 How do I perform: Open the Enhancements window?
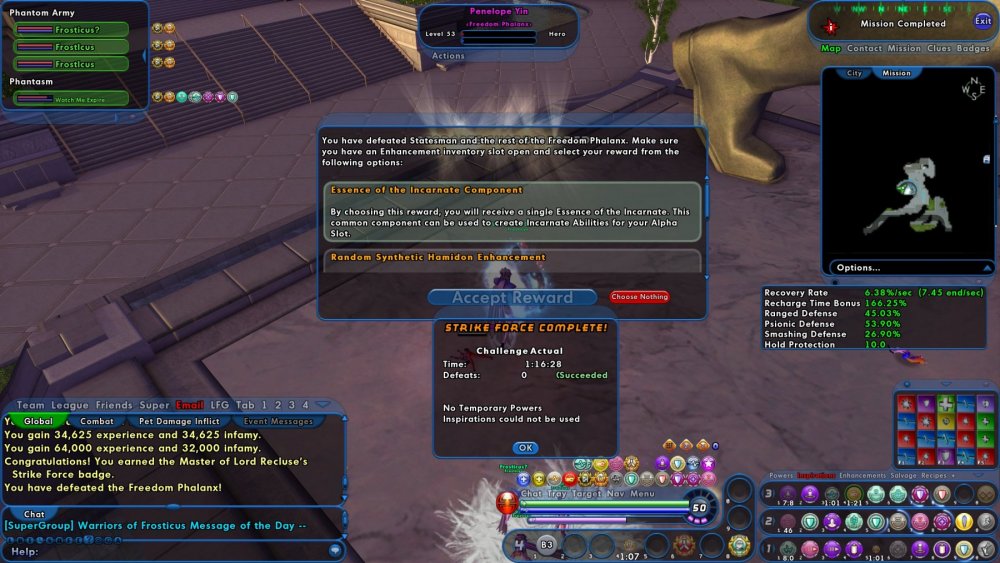click(x=862, y=476)
